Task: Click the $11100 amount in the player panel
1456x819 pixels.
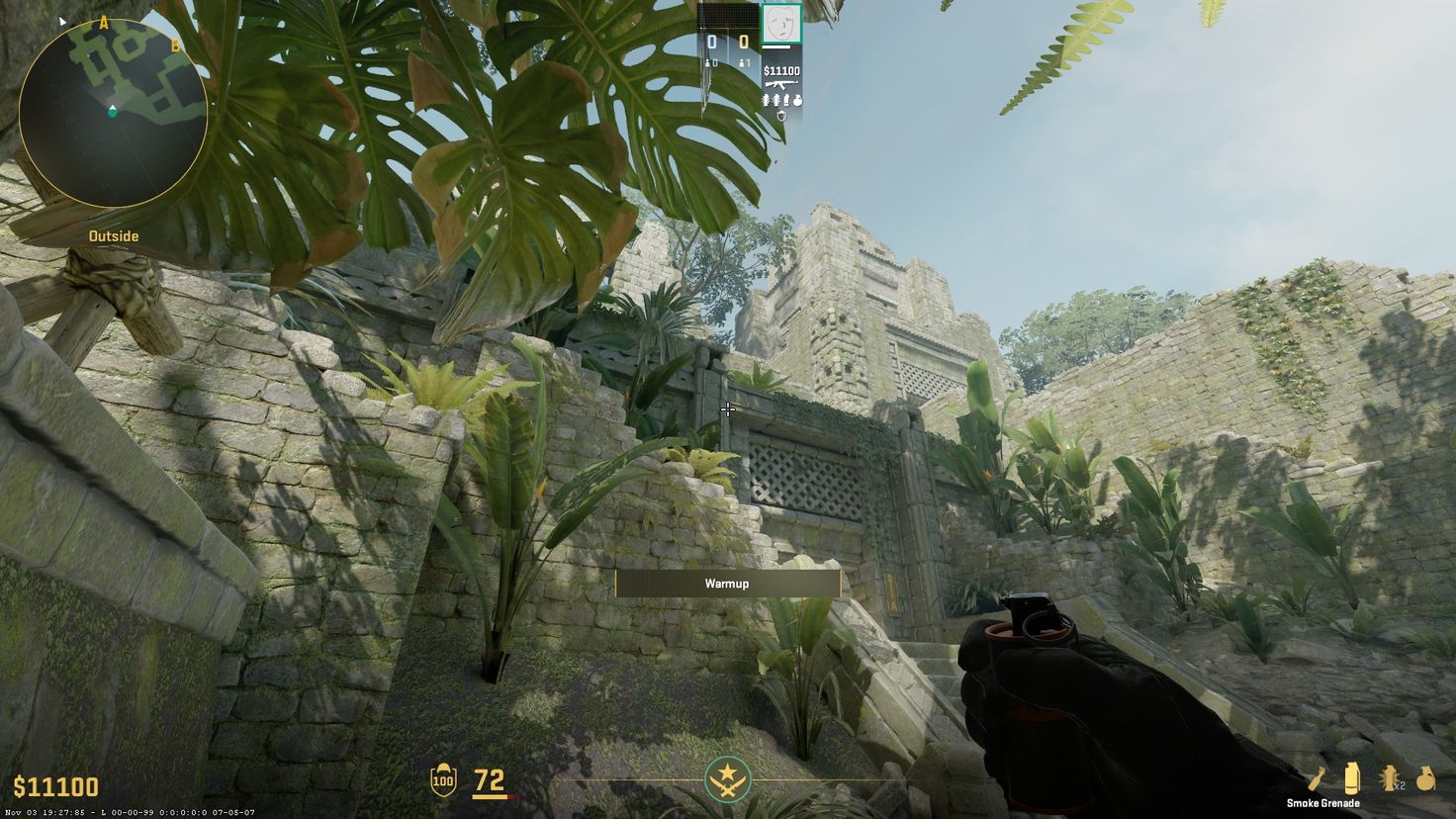Action: (781, 71)
